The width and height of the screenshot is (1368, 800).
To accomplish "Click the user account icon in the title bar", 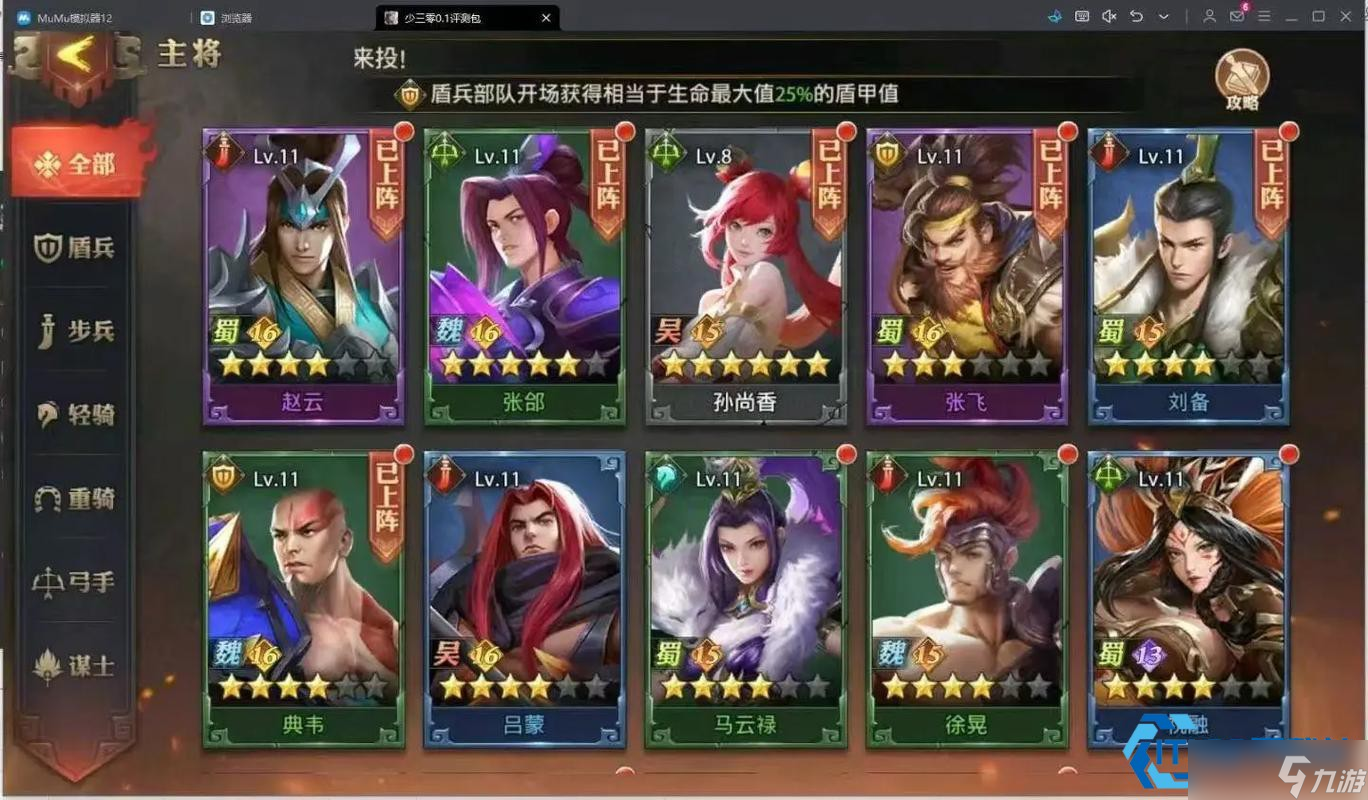I will tap(1210, 16).
